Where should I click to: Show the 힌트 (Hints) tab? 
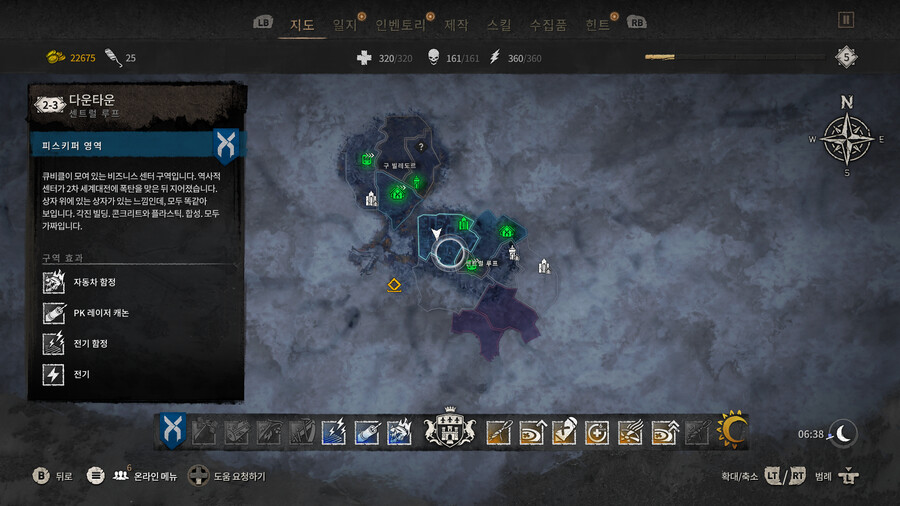[x=598, y=23]
